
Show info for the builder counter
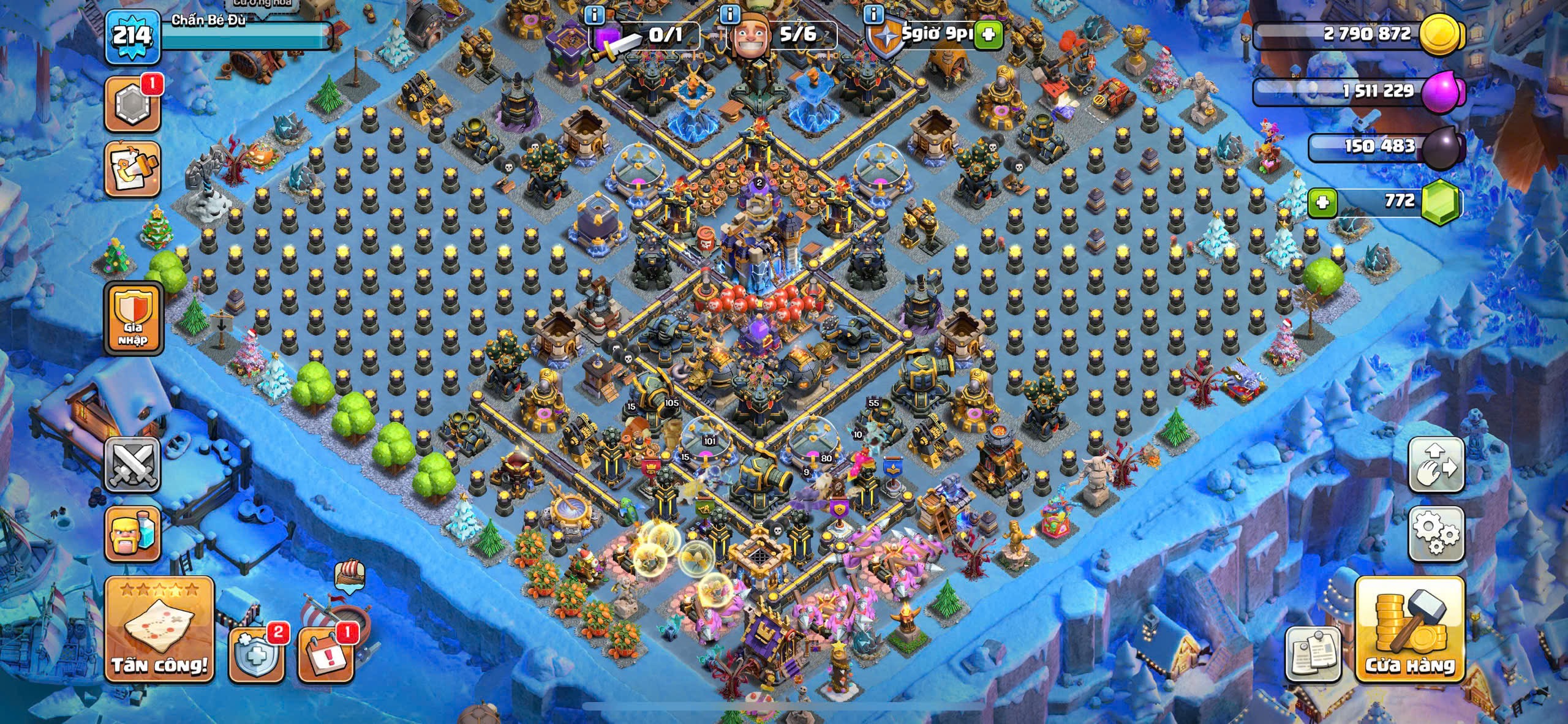[729, 13]
